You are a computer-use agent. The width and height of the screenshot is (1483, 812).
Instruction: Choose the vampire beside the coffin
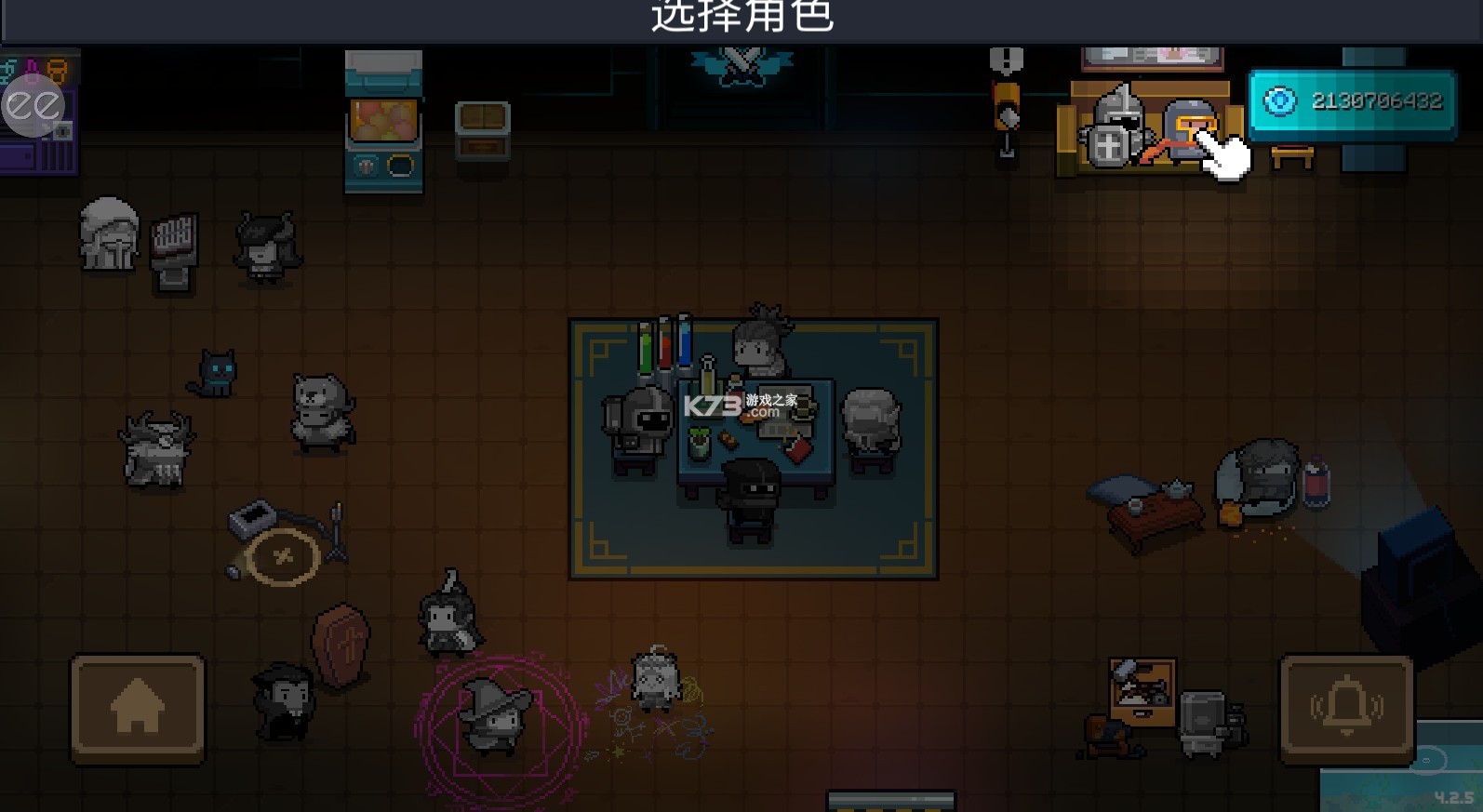pos(282,701)
